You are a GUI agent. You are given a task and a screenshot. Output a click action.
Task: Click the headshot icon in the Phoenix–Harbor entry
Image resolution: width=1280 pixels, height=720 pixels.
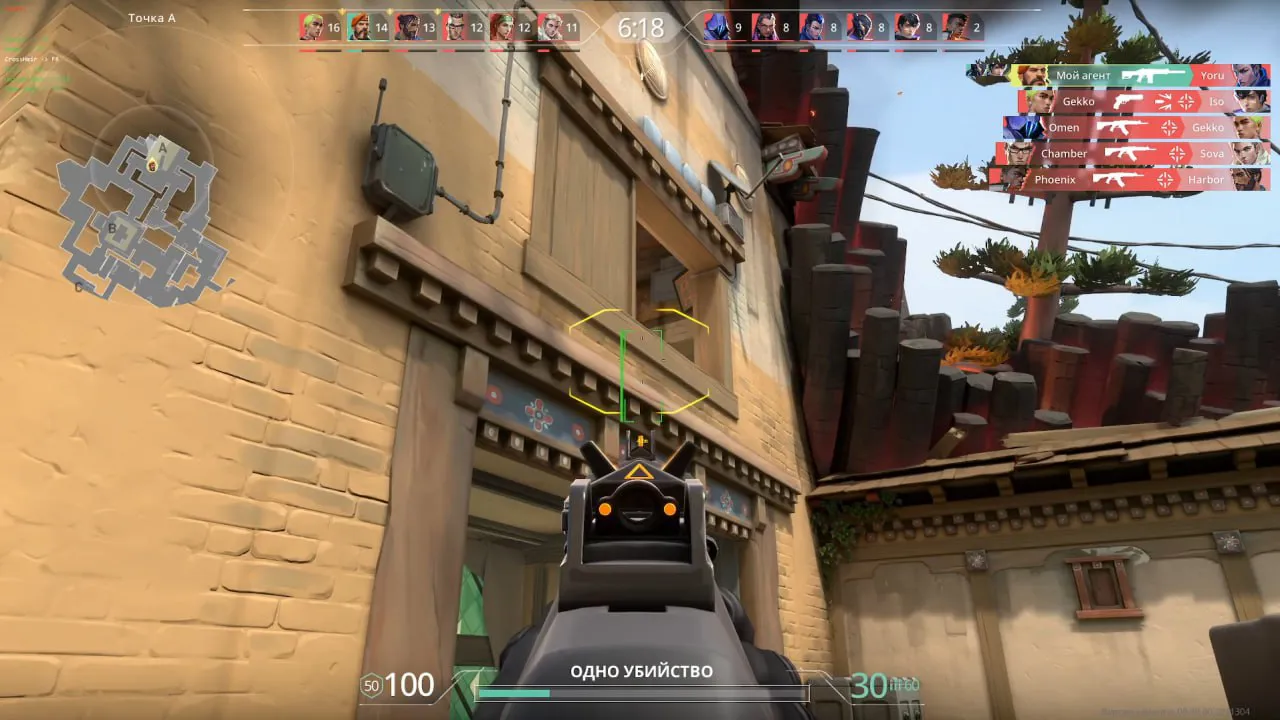click(1166, 178)
